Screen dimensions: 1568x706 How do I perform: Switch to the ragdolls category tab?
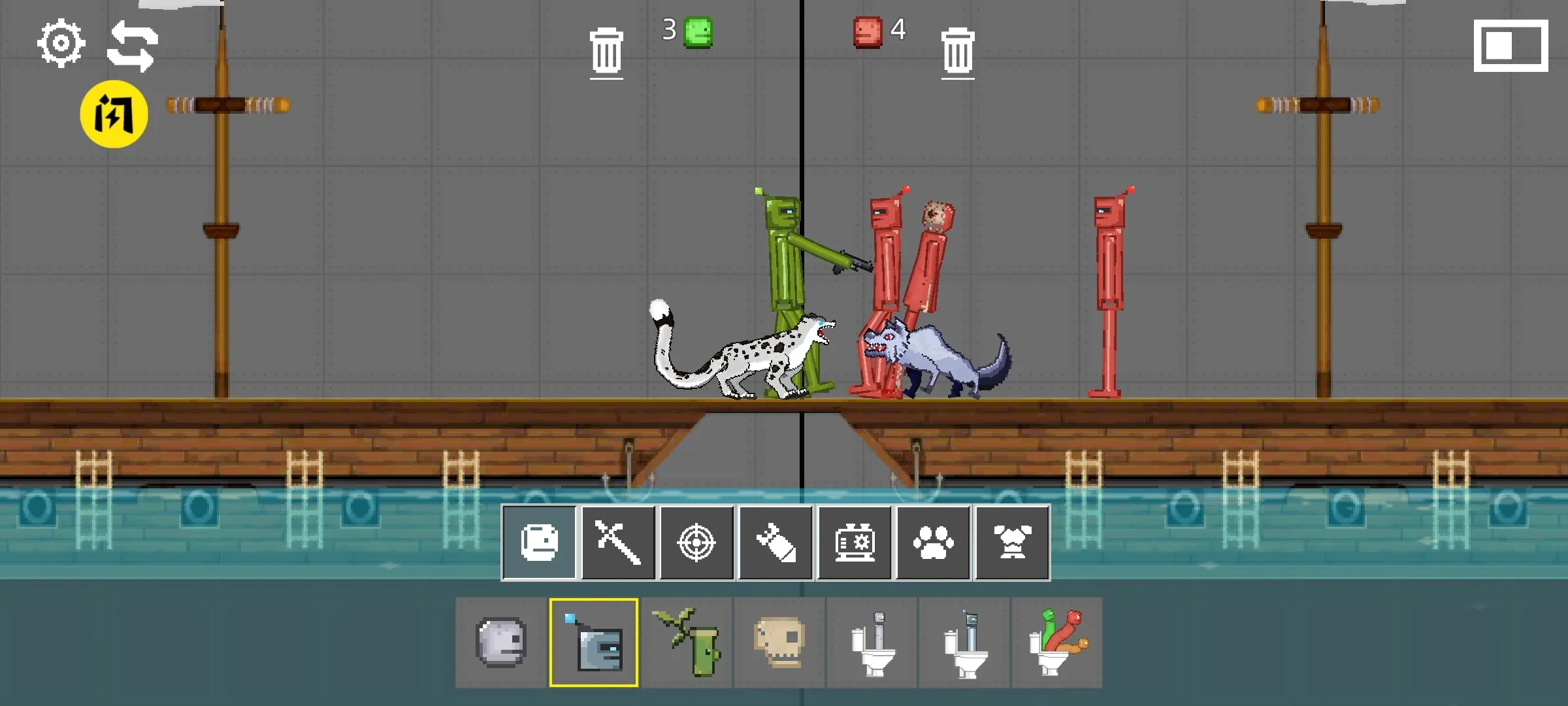click(x=539, y=543)
